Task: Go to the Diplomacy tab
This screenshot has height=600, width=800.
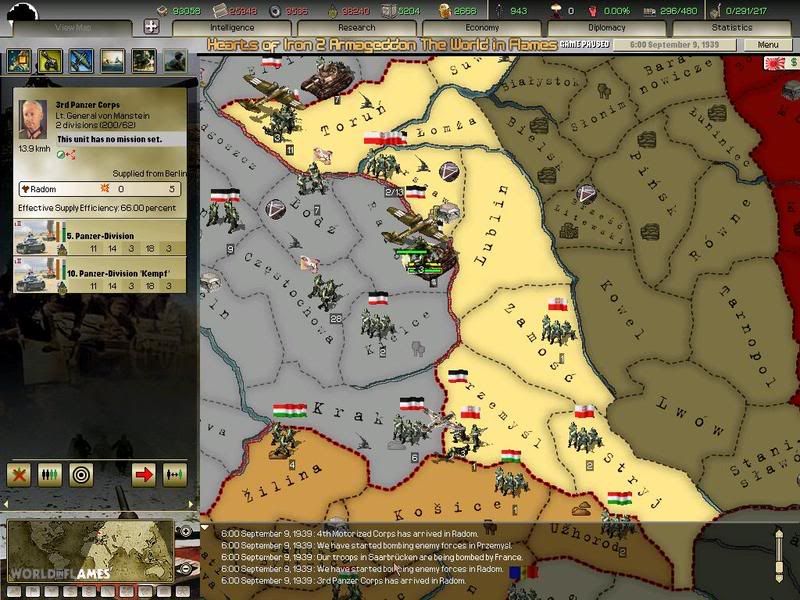Action: point(606,28)
